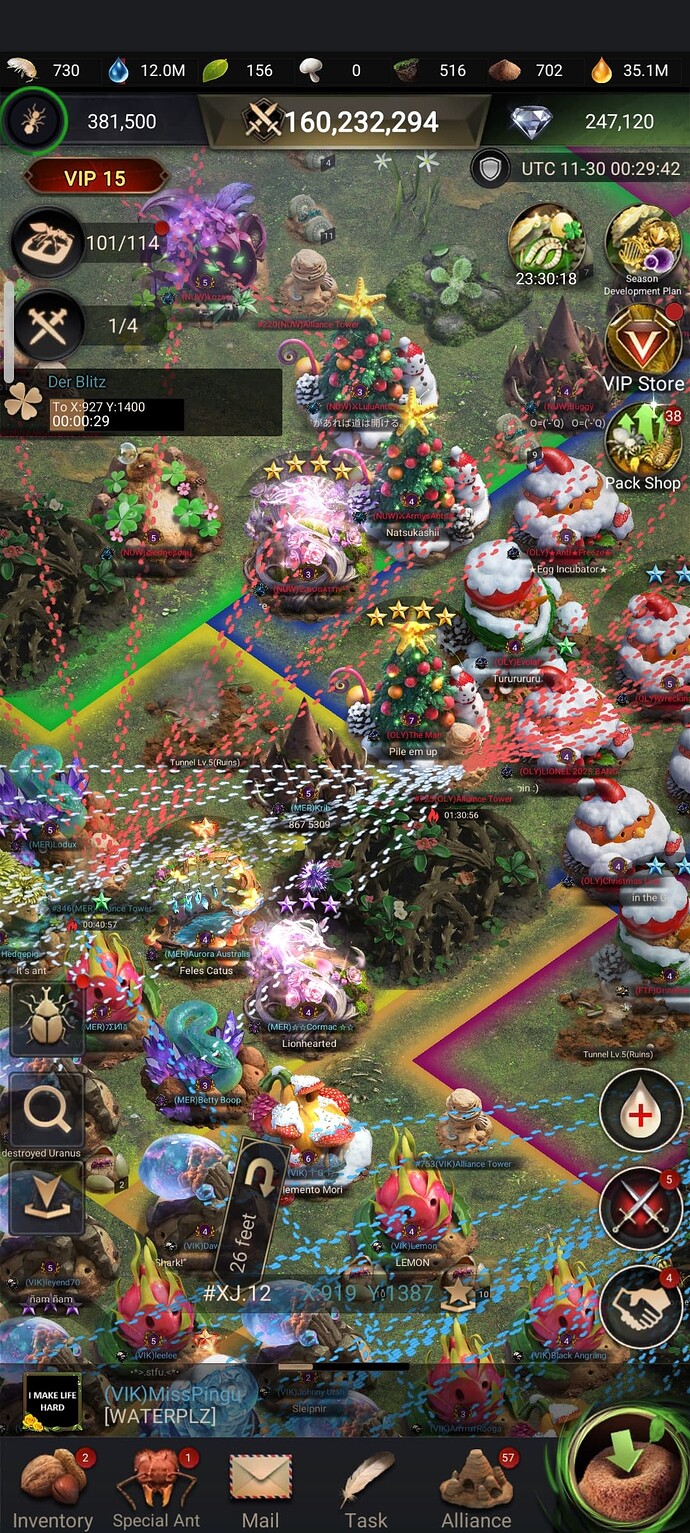Open the handshake alliance help button

(640, 1304)
